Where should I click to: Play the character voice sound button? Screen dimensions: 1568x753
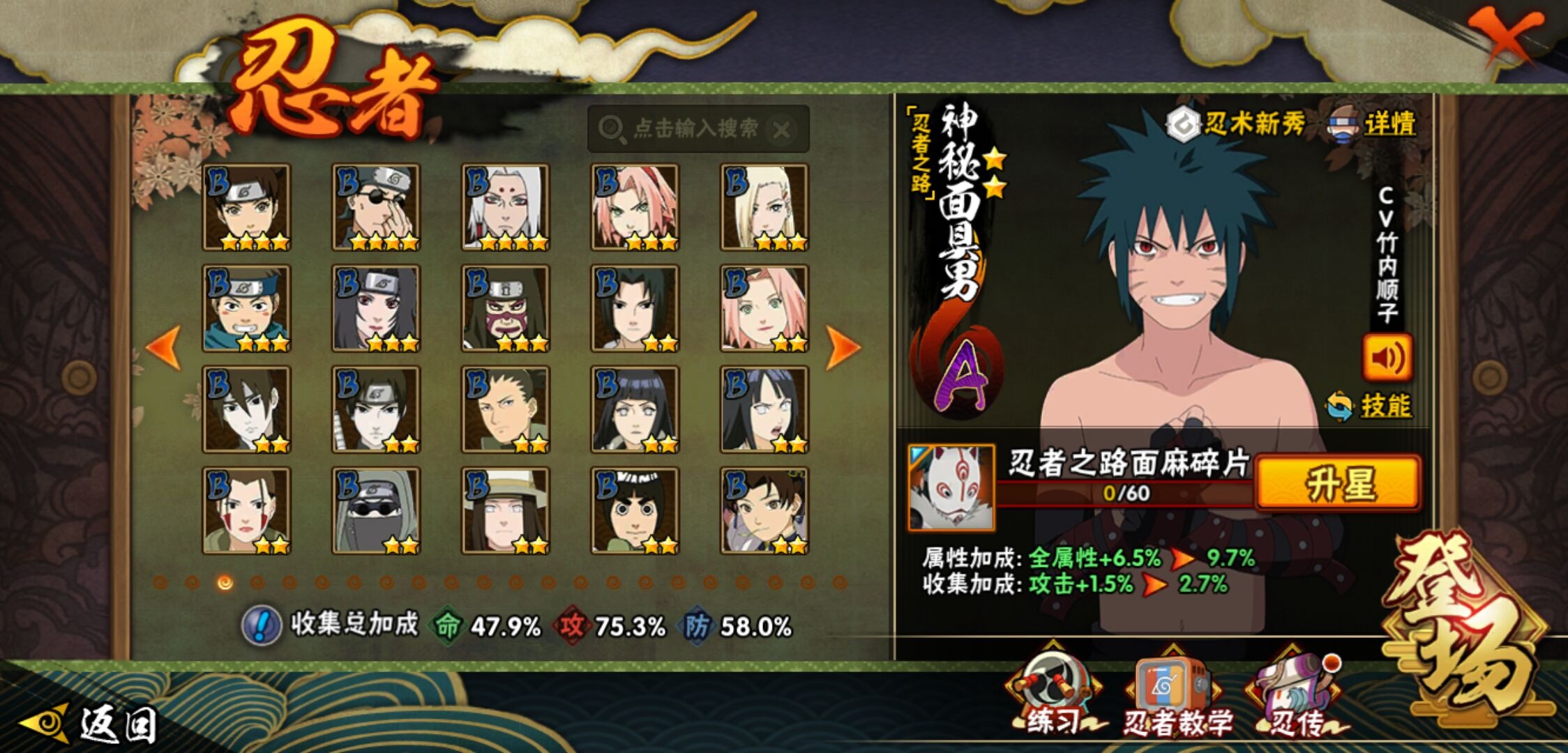click(1387, 358)
